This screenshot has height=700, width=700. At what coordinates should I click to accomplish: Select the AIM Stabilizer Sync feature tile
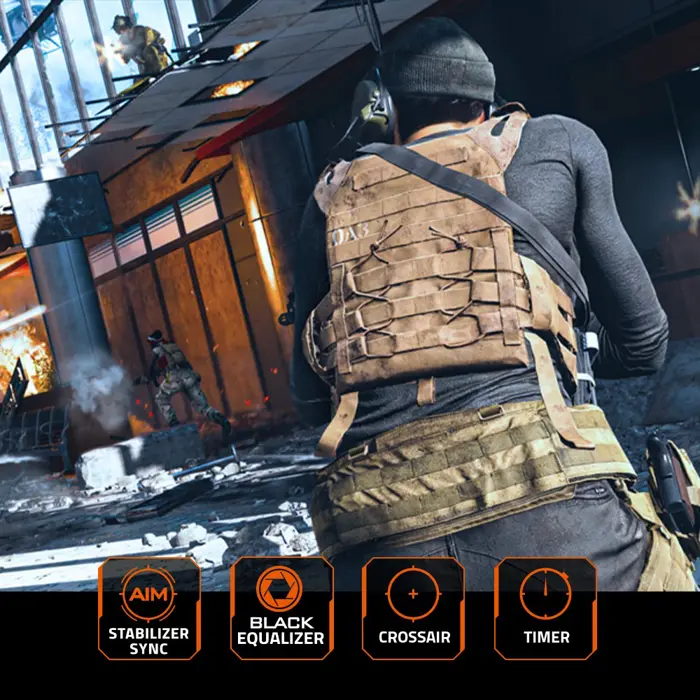point(149,607)
